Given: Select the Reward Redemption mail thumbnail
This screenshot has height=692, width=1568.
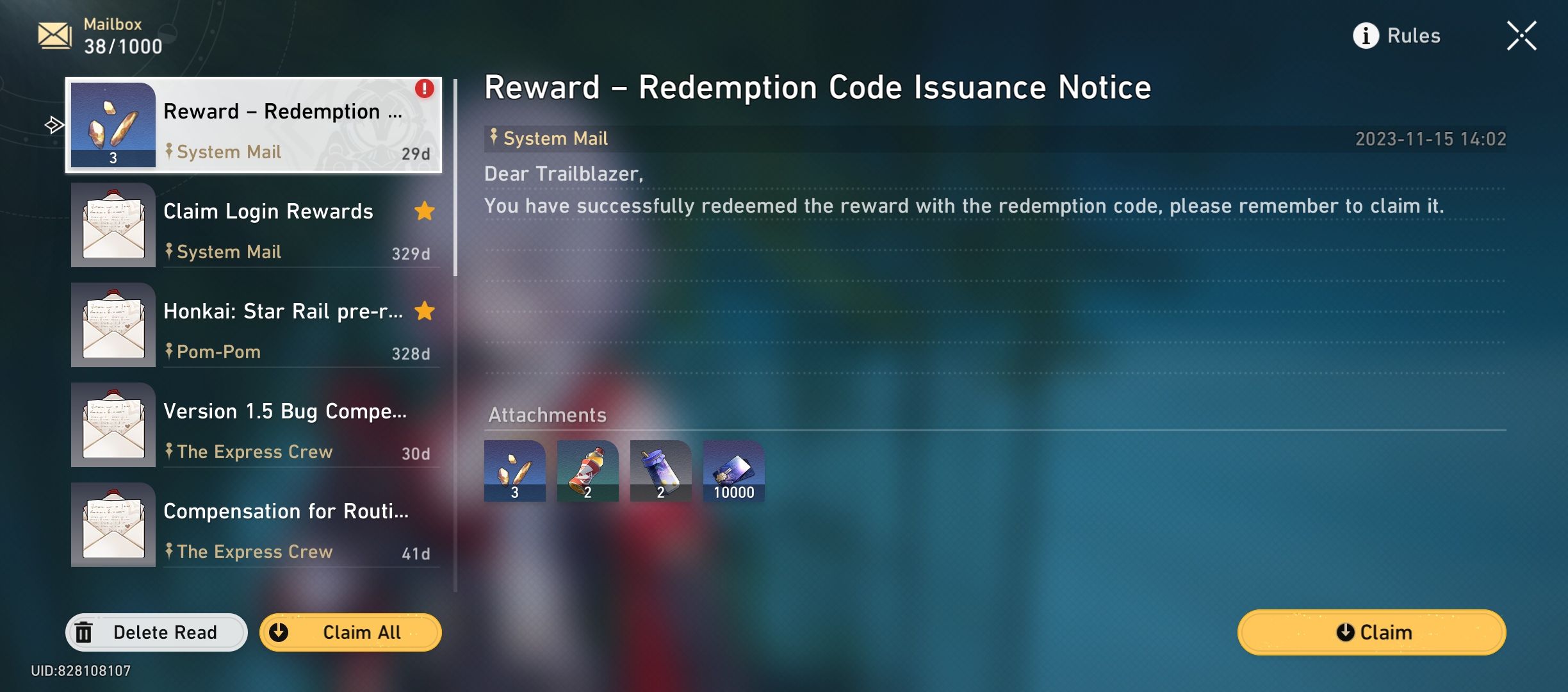Looking at the screenshot, I should point(113,125).
